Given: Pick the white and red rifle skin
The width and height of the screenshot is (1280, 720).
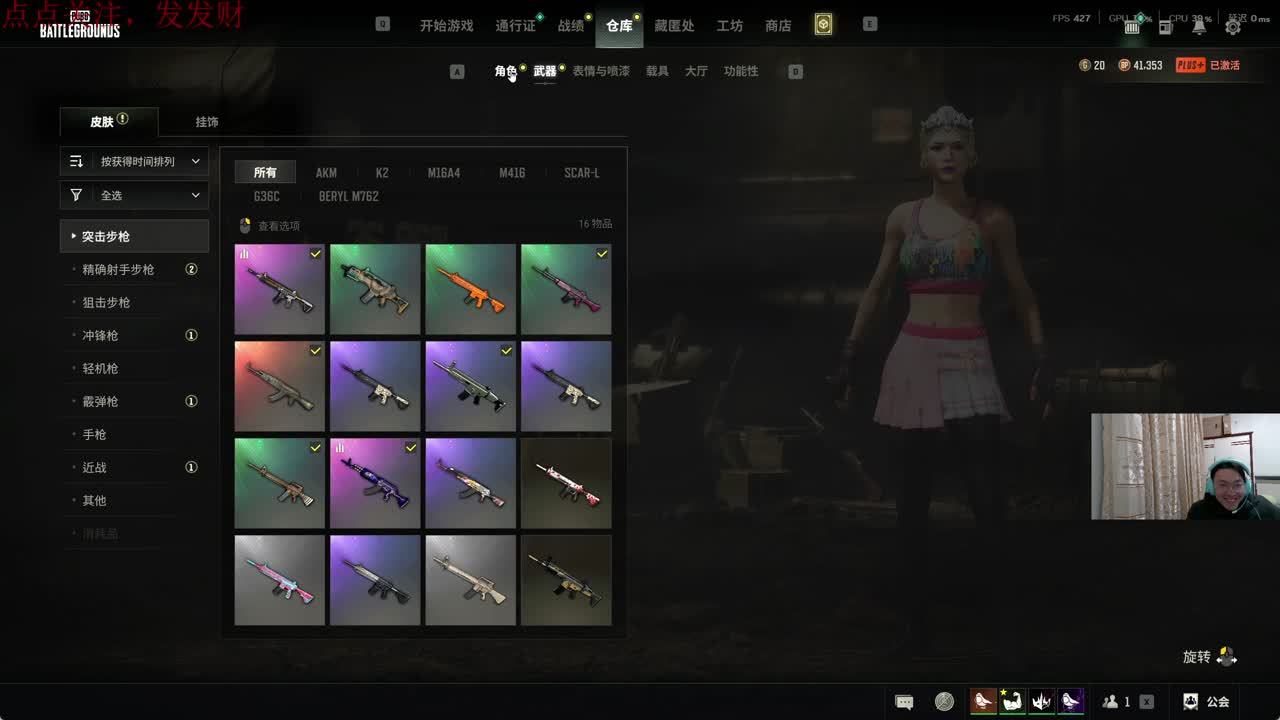Looking at the screenshot, I should point(566,483).
